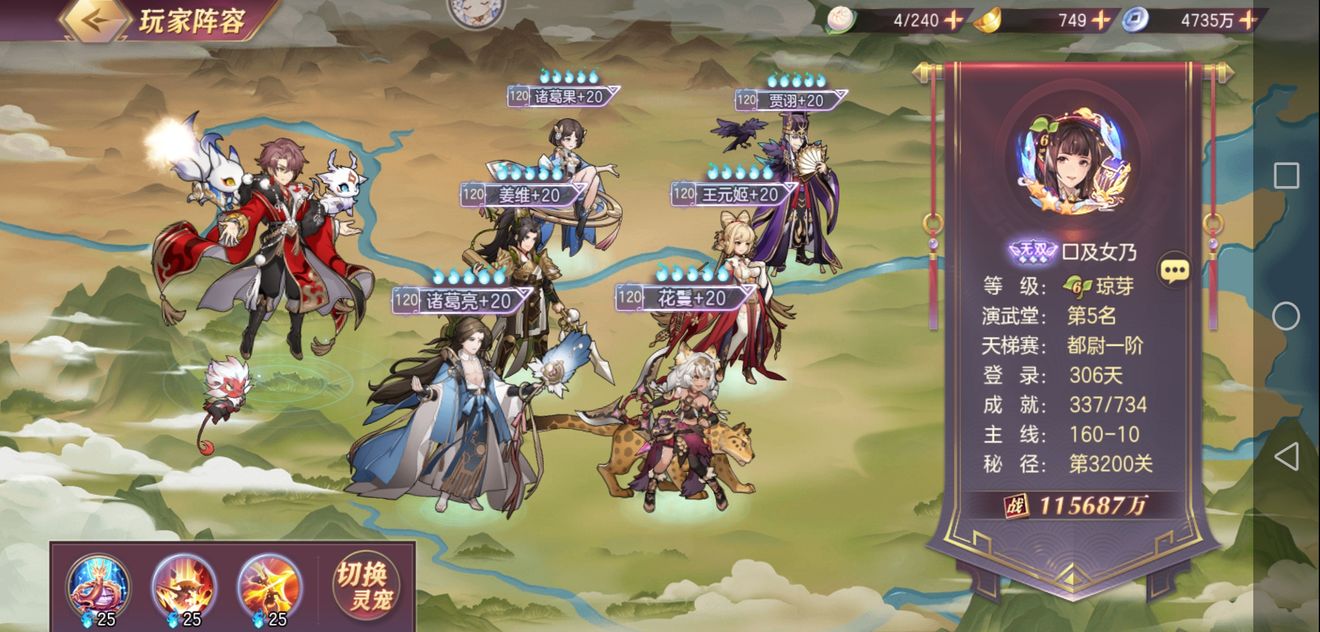Go back using the arrow beside 玩家阵容
The width and height of the screenshot is (1320, 632).
point(95,19)
